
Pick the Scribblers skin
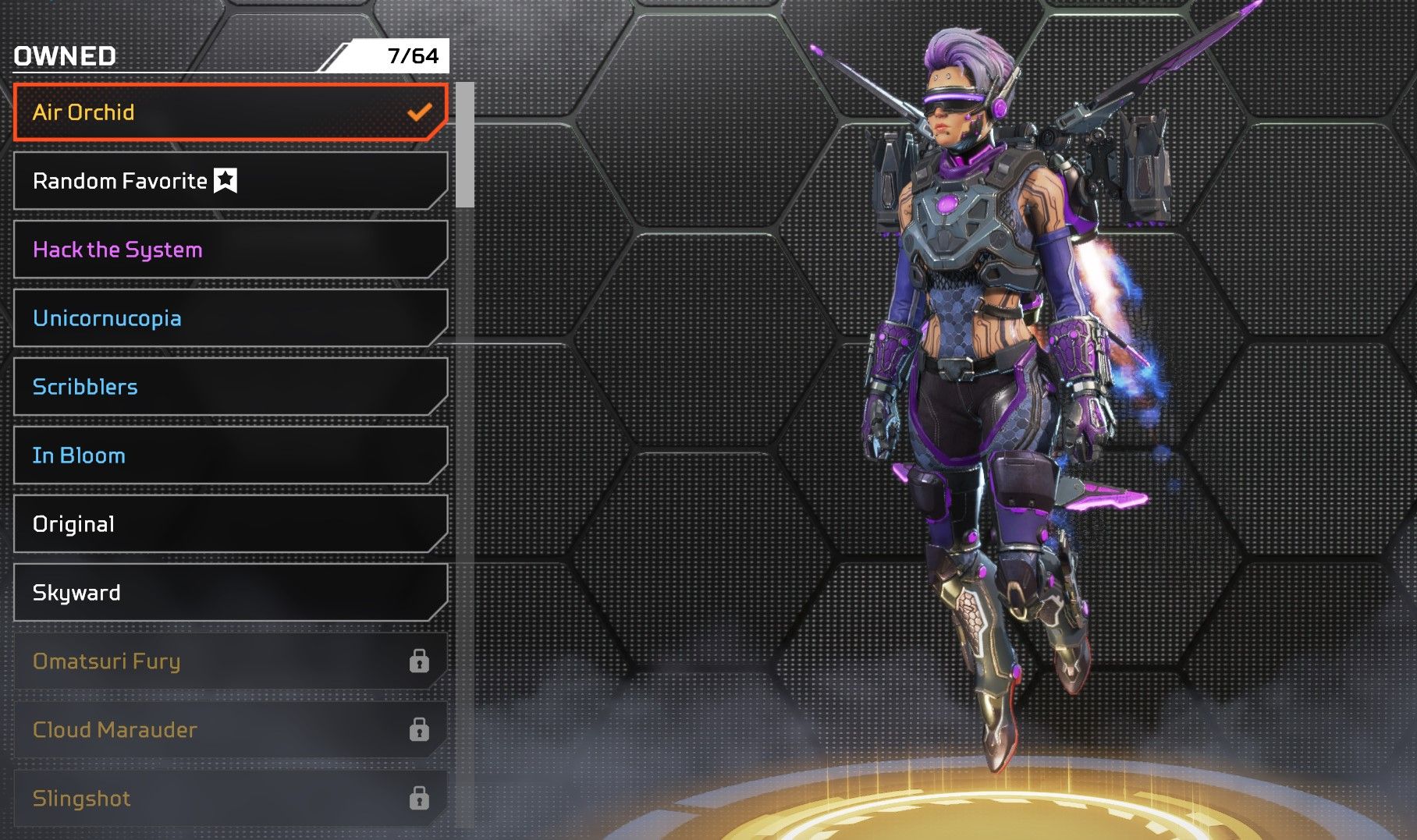coord(230,387)
